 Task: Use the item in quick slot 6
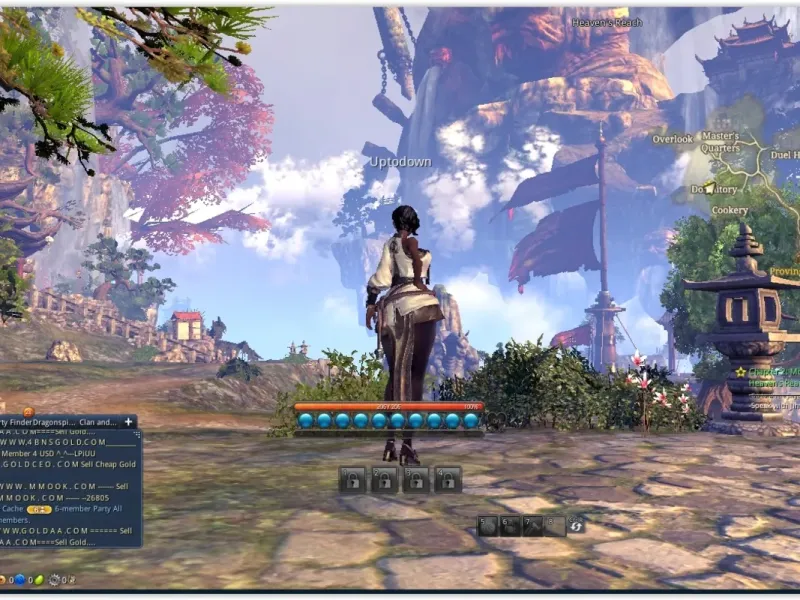(x=510, y=525)
